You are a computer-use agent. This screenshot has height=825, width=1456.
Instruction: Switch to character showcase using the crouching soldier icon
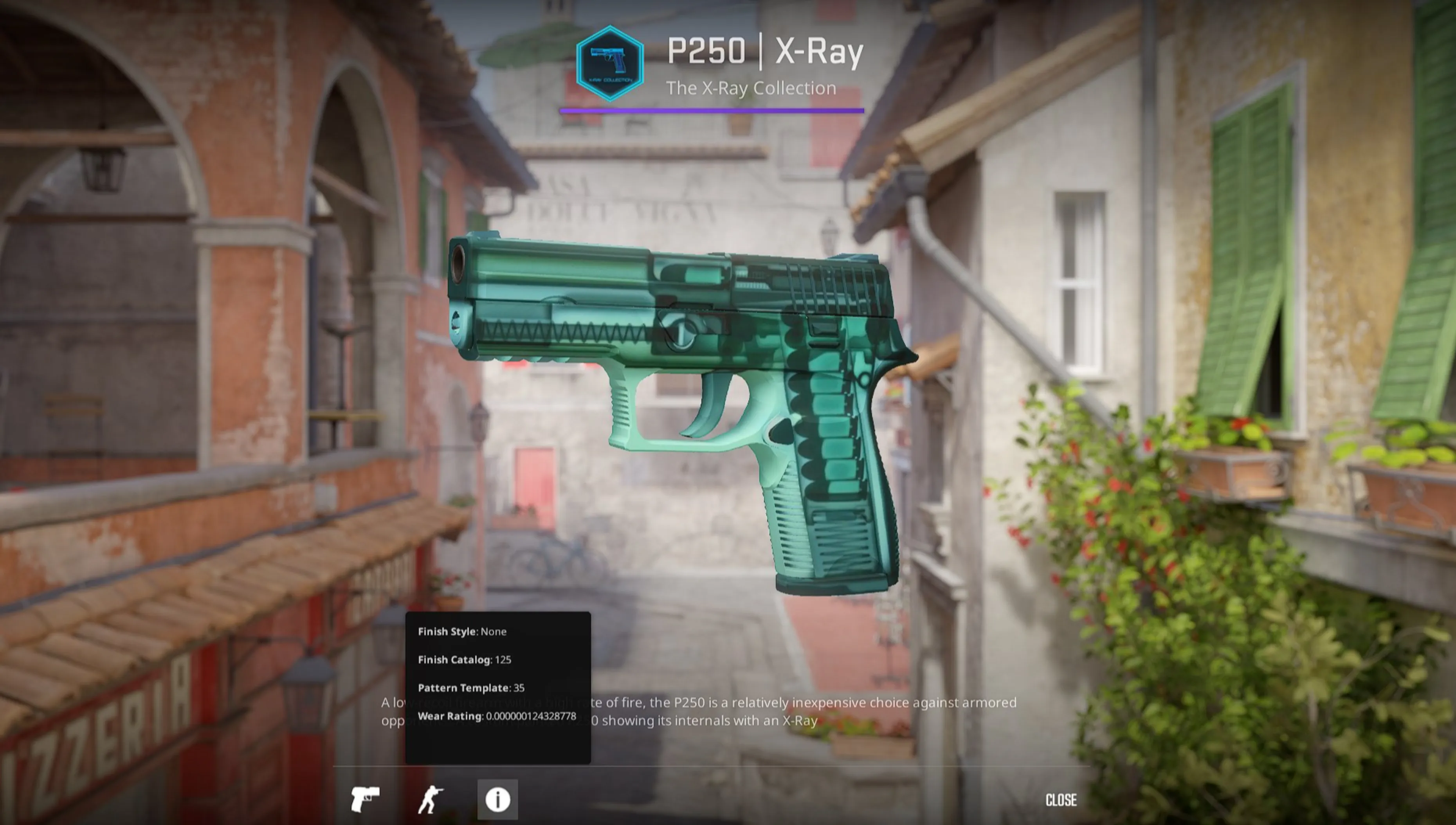click(x=432, y=800)
